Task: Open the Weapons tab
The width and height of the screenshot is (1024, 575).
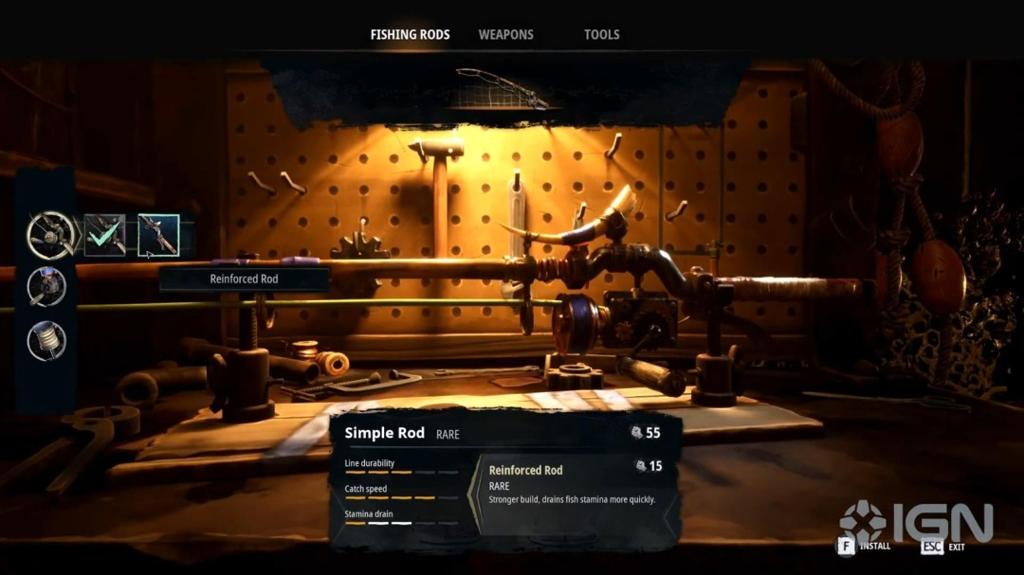Action: click(x=506, y=34)
